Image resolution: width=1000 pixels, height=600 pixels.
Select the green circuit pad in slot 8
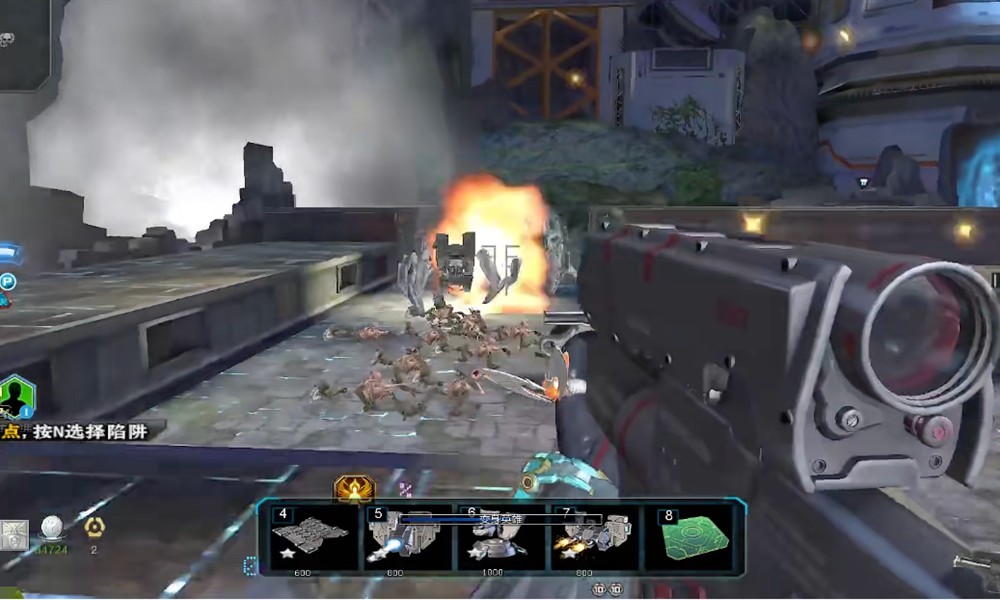click(x=691, y=538)
